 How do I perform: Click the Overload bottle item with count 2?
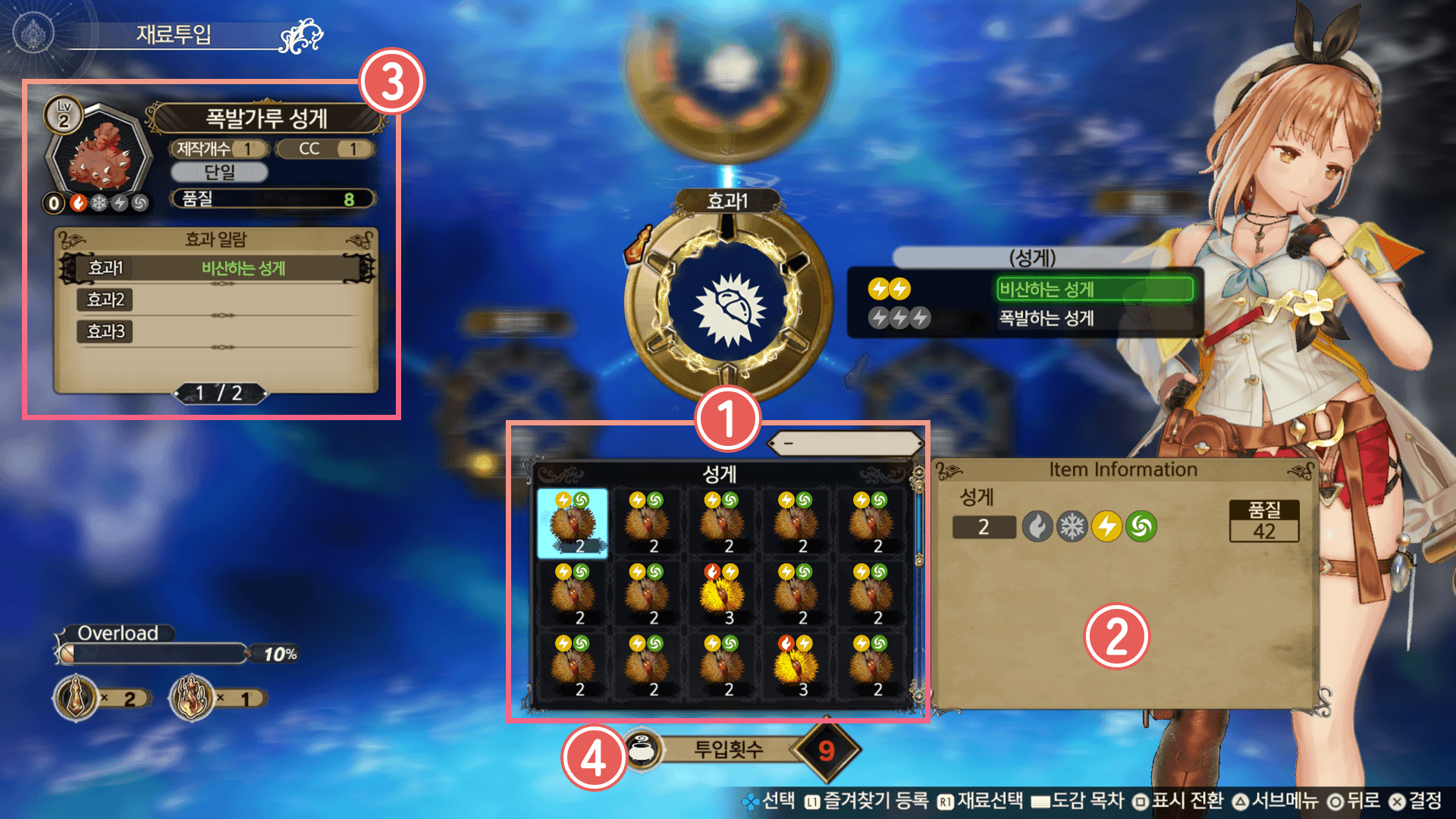(x=77, y=698)
